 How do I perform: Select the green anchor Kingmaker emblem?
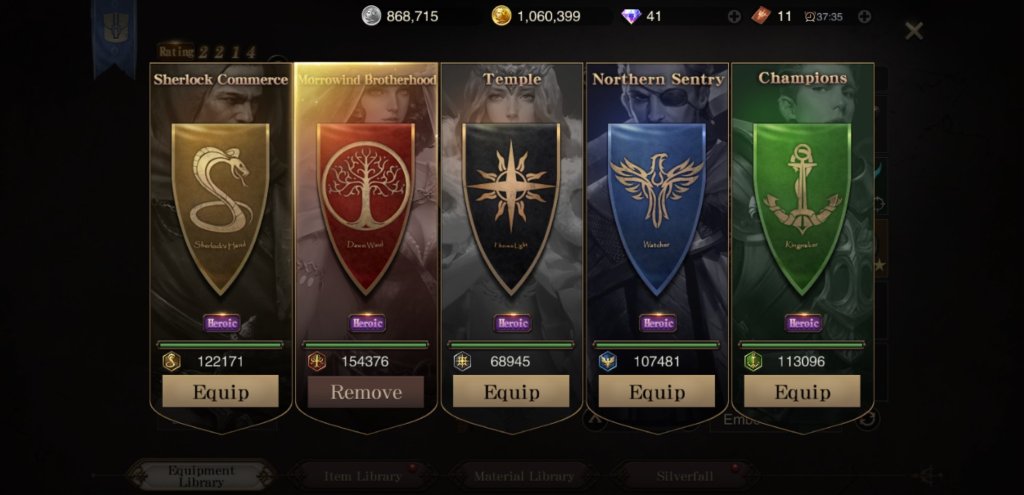coord(801,203)
